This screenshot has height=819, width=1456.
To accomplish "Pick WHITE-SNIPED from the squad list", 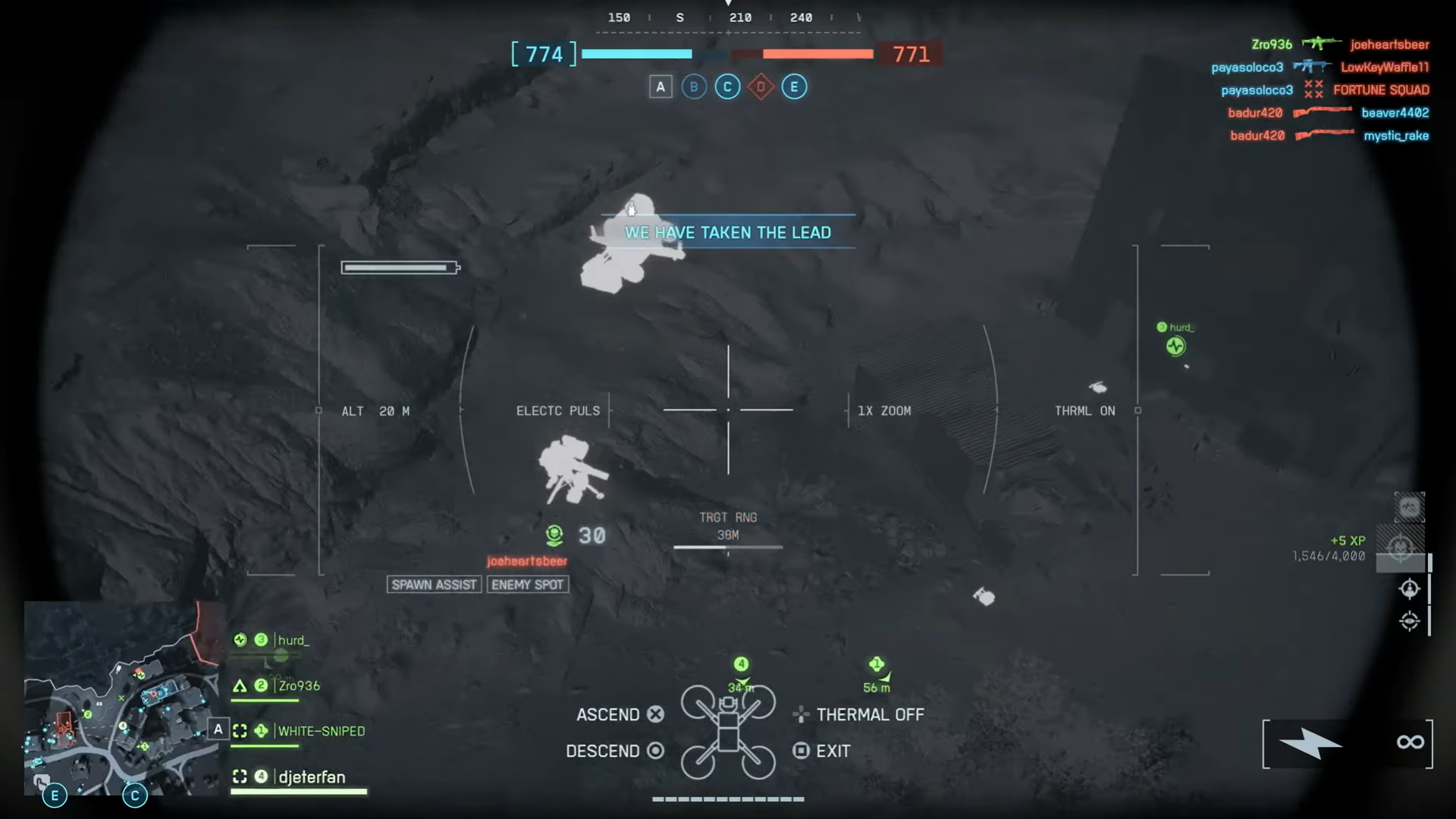I will click(x=321, y=732).
